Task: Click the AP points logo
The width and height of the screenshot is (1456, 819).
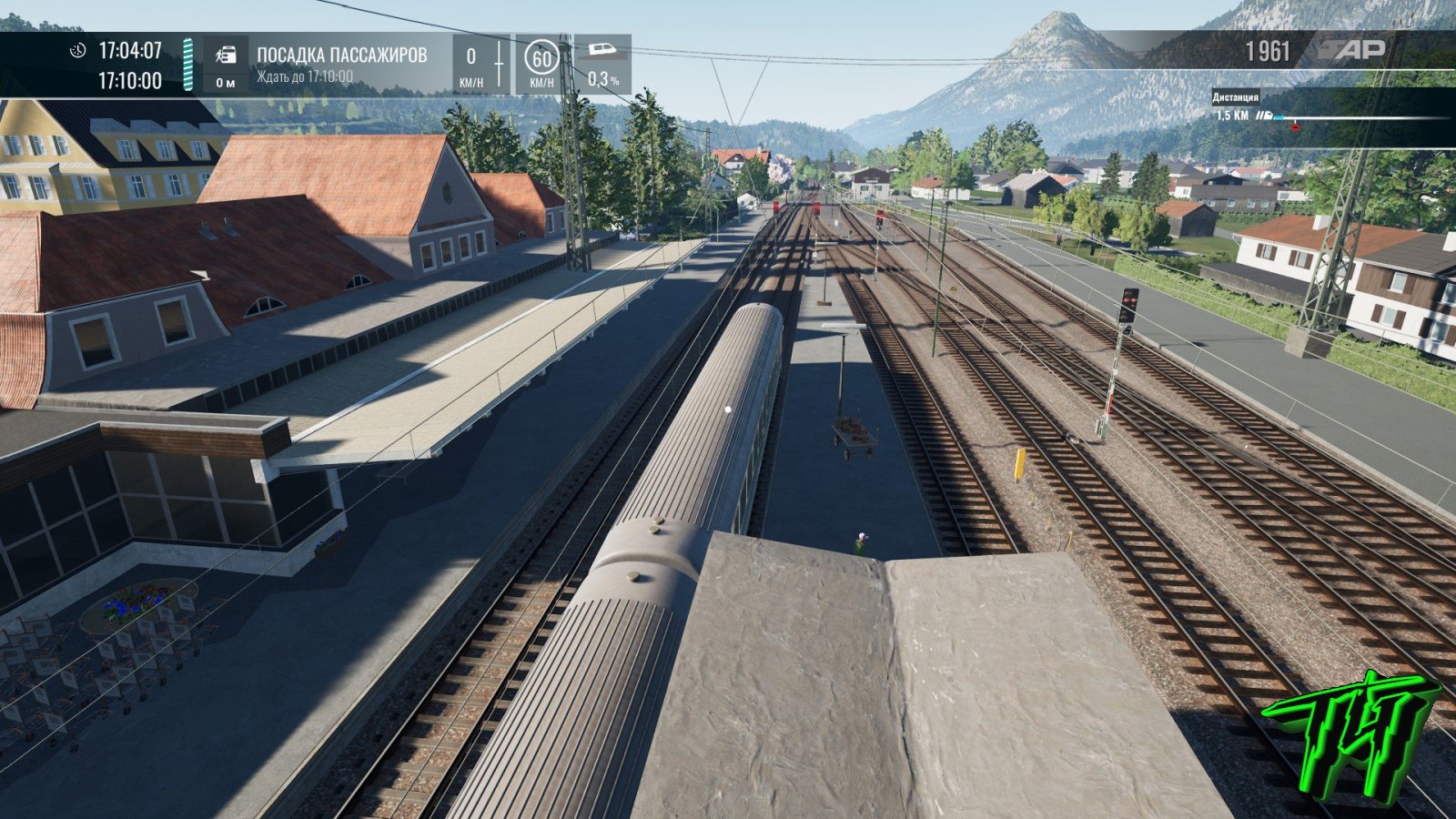Action: [1353, 50]
